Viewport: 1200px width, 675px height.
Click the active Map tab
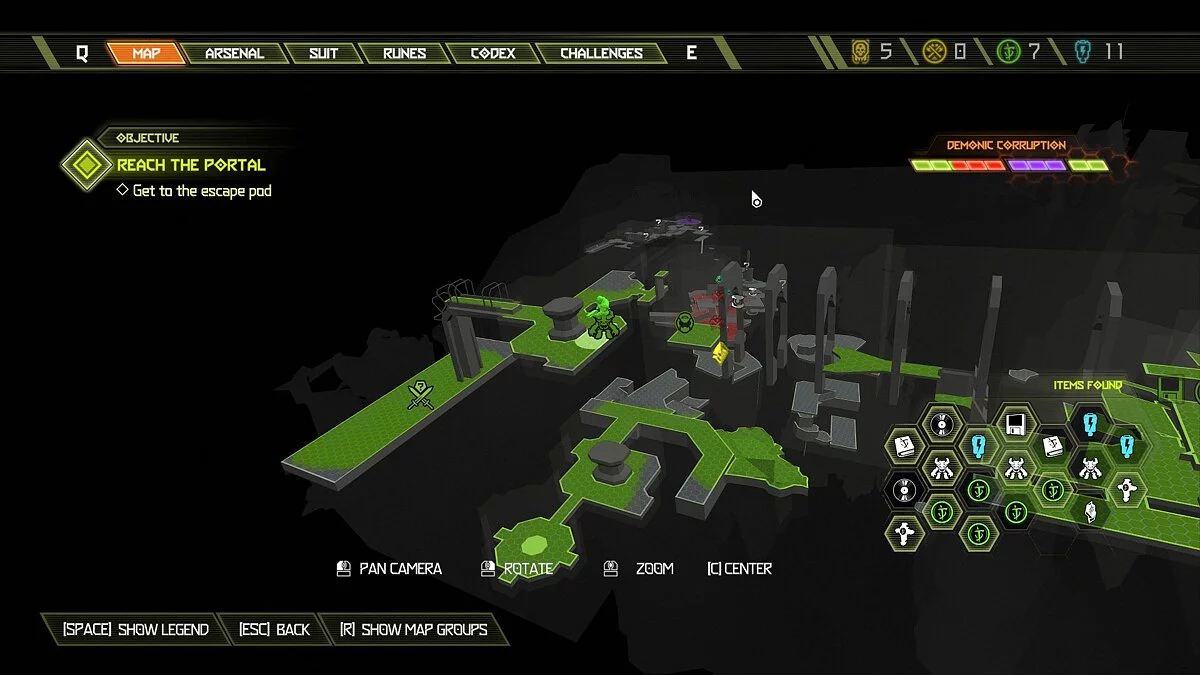click(x=146, y=53)
